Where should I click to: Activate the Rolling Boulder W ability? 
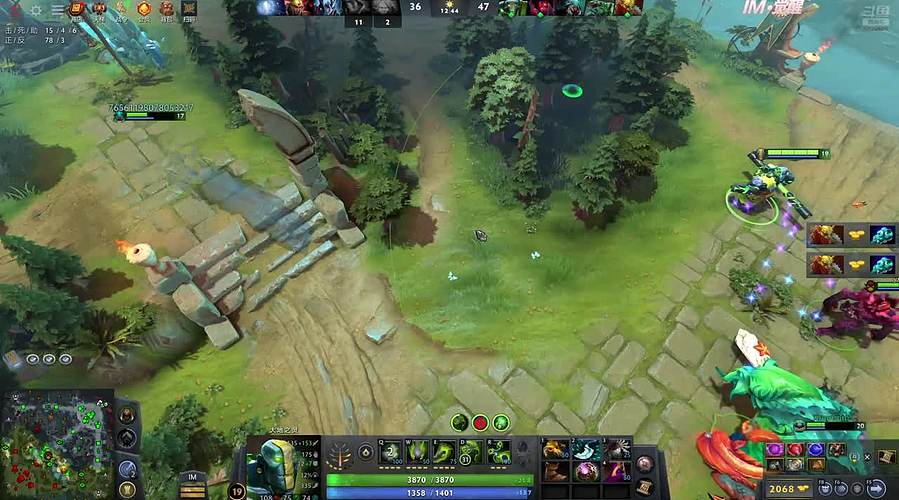tap(415, 453)
